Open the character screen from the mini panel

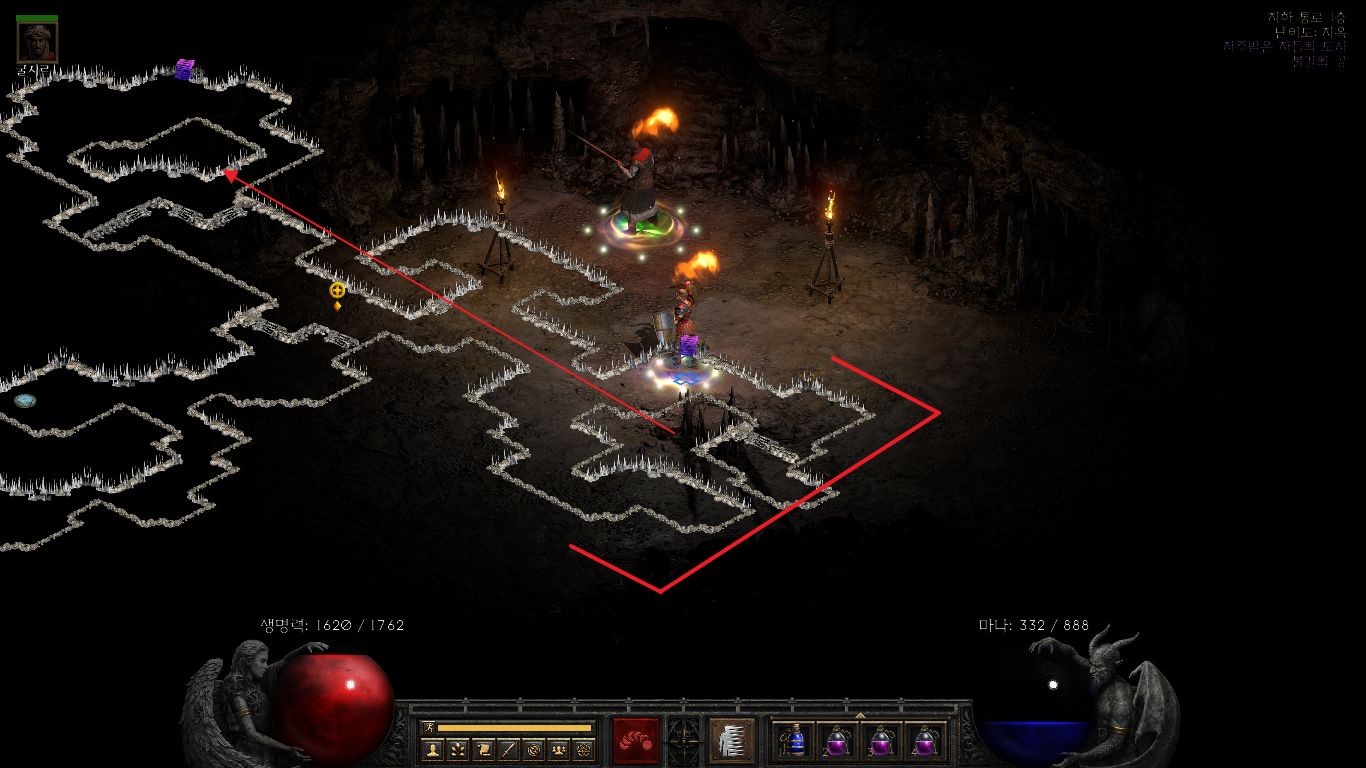(432, 749)
